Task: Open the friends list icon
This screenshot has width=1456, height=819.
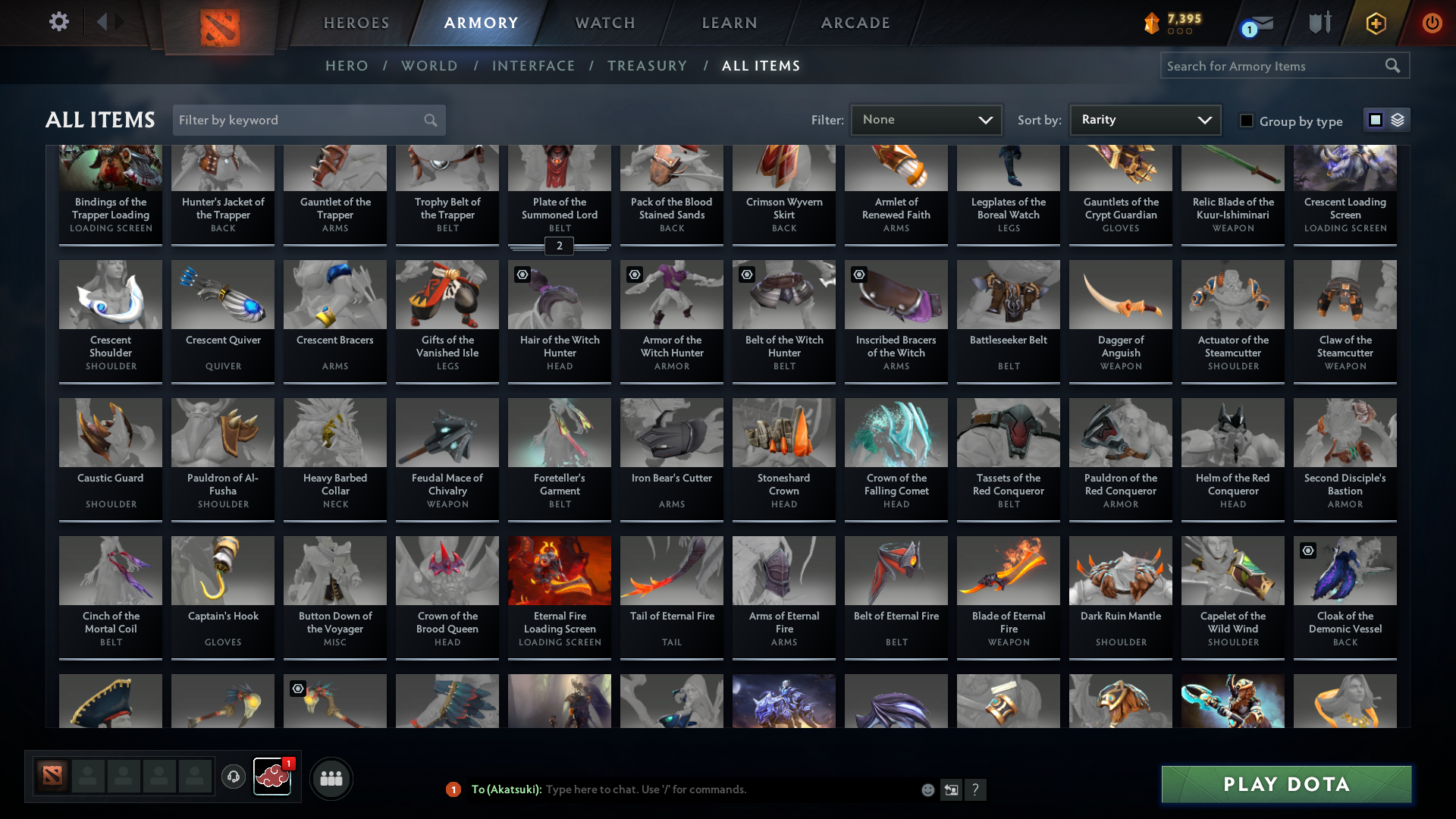Action: [x=331, y=778]
